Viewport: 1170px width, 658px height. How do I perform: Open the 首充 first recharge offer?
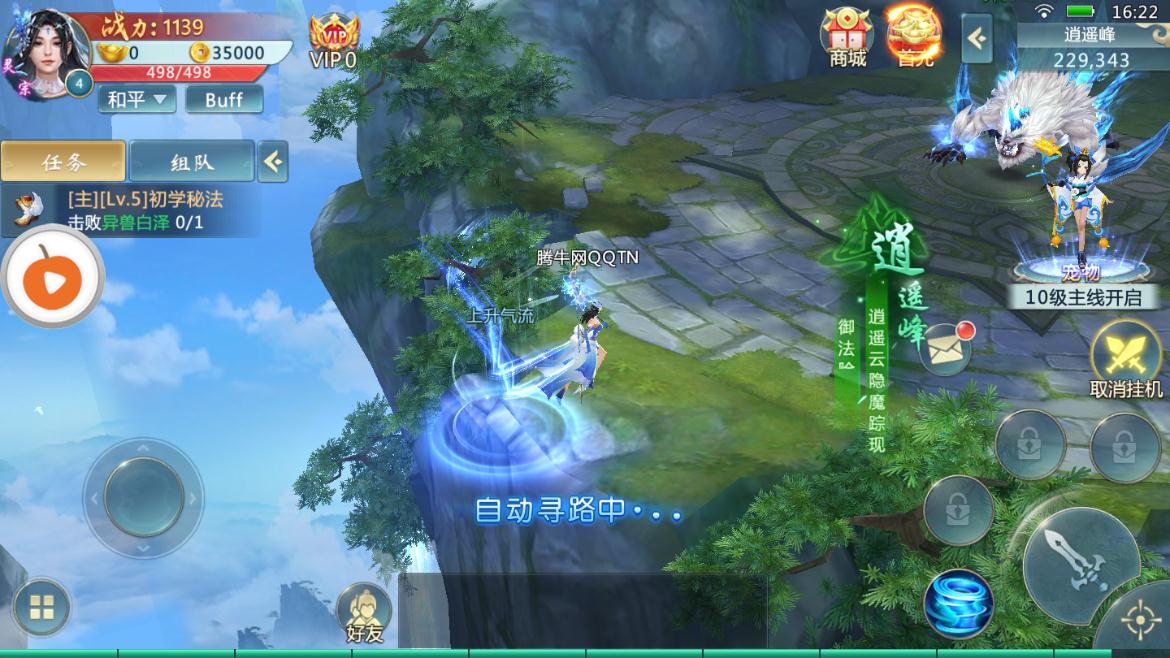pos(912,37)
